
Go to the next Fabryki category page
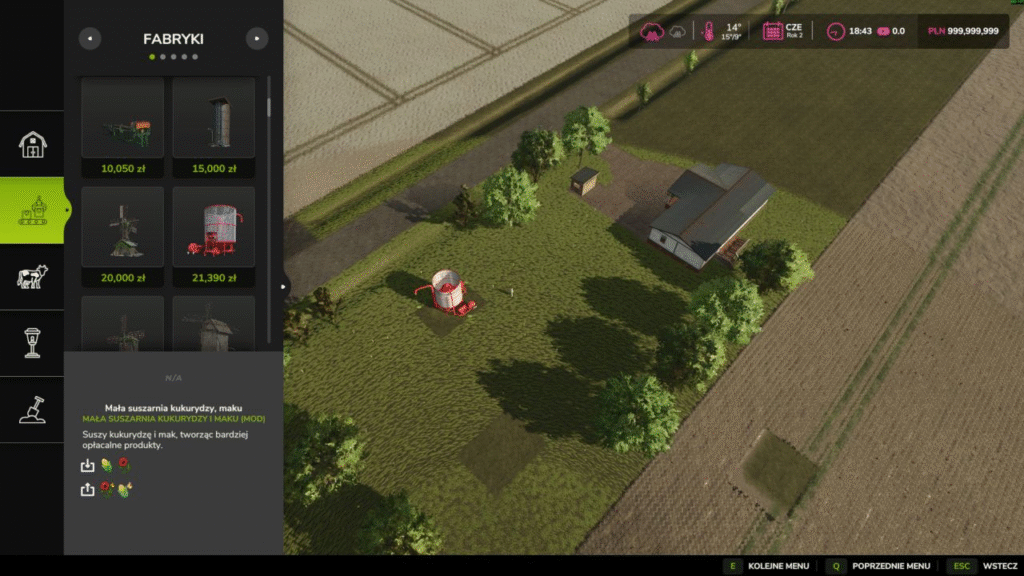coord(257,39)
